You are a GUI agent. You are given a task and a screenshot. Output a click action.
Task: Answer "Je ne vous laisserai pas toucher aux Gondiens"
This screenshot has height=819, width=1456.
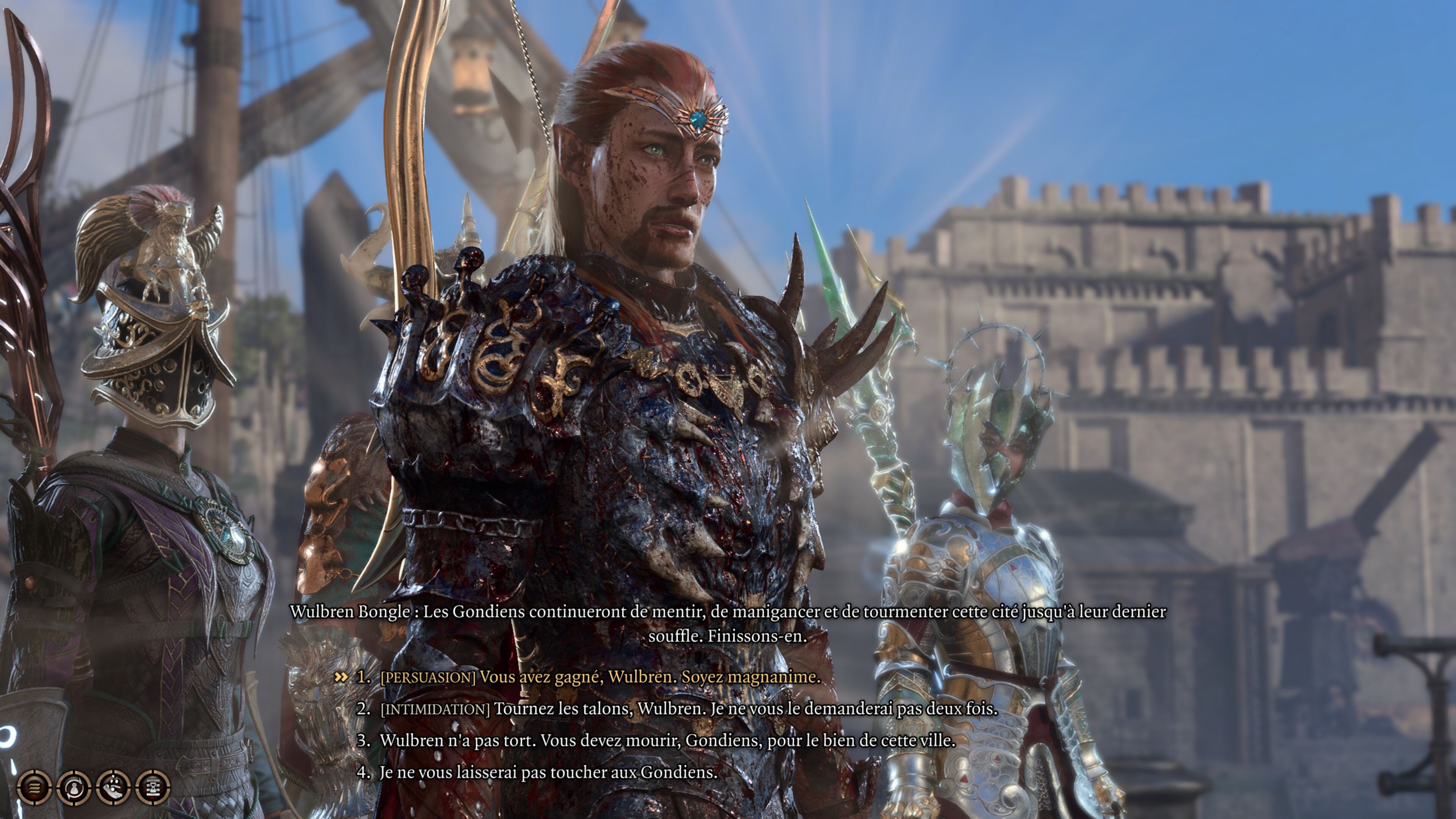pyautogui.click(x=548, y=772)
